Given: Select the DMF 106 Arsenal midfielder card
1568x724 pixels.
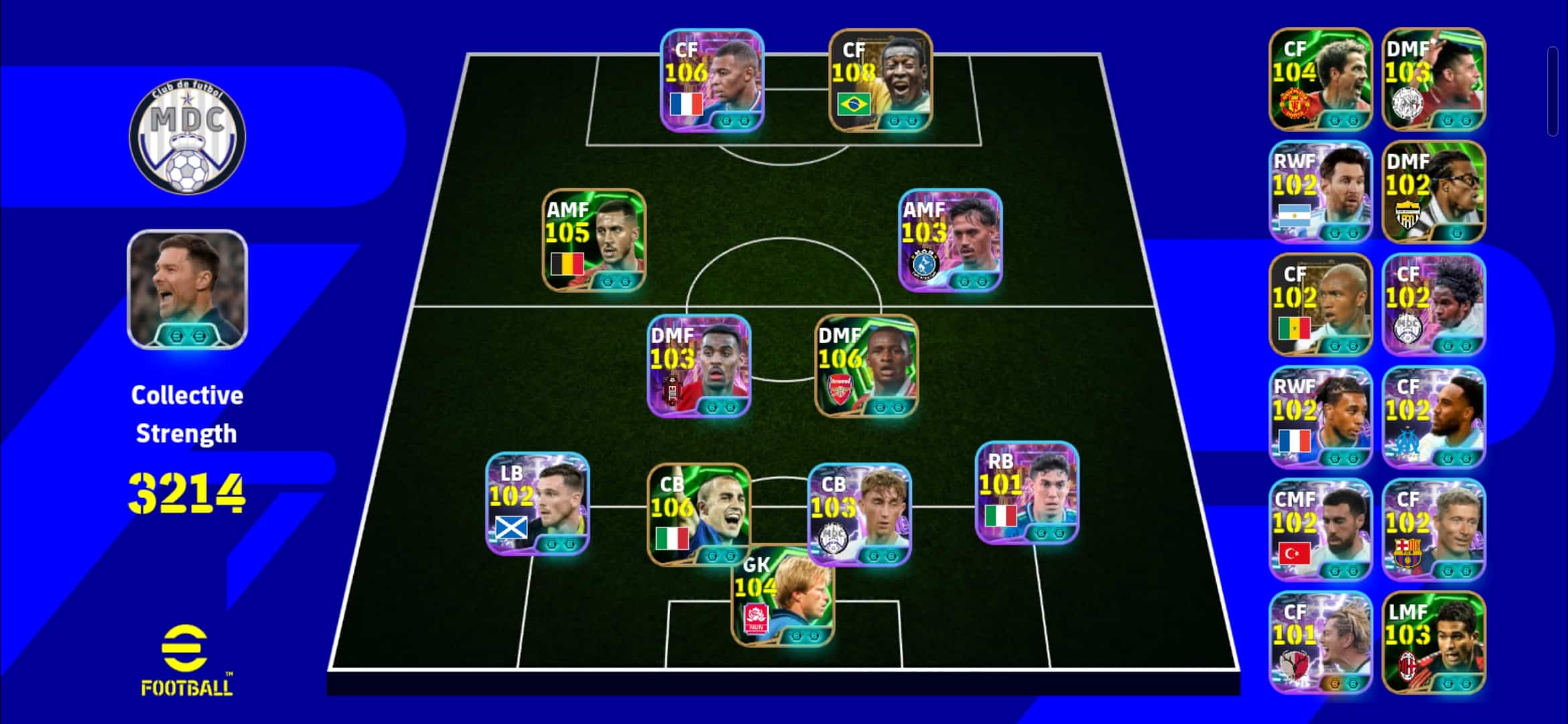Looking at the screenshot, I should pos(866,366).
